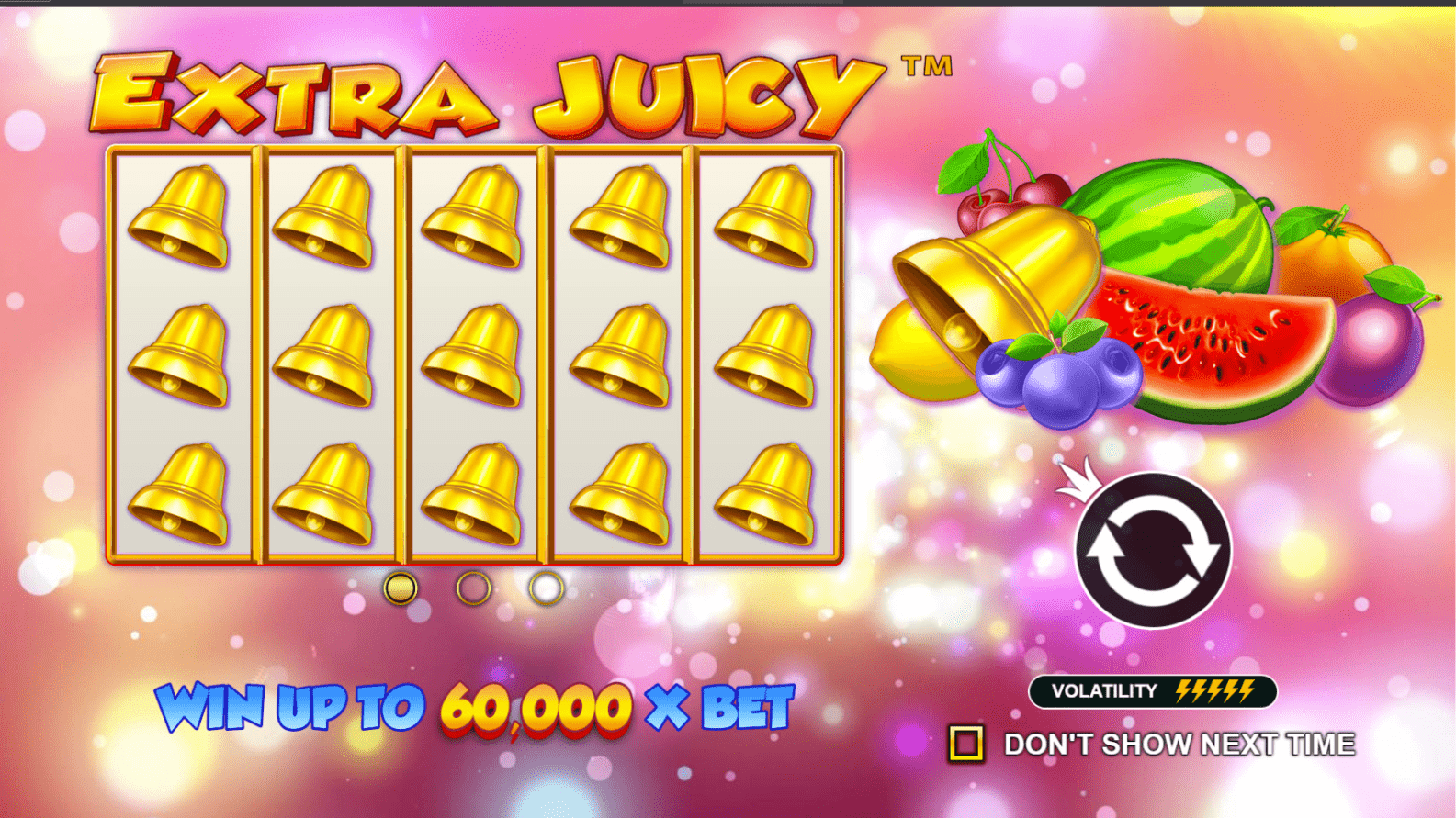Toggle the first pagination dot
The width and height of the screenshot is (1456, 818).
pos(400,588)
